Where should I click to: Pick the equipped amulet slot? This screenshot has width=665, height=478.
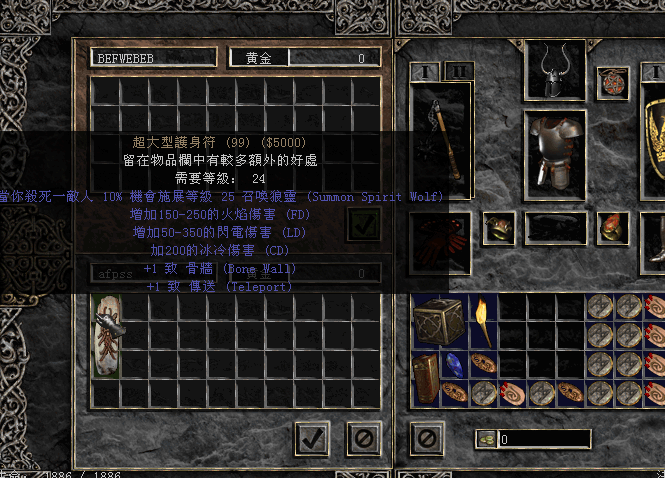612,84
